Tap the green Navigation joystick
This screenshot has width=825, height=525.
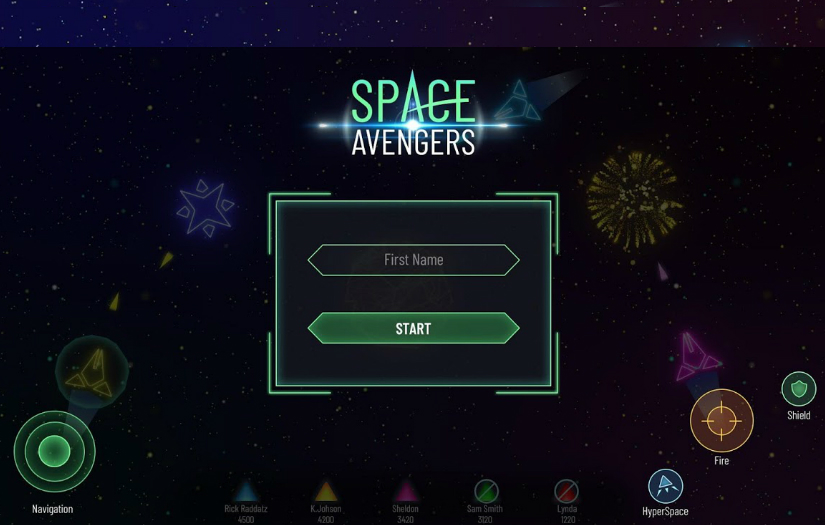coord(54,452)
